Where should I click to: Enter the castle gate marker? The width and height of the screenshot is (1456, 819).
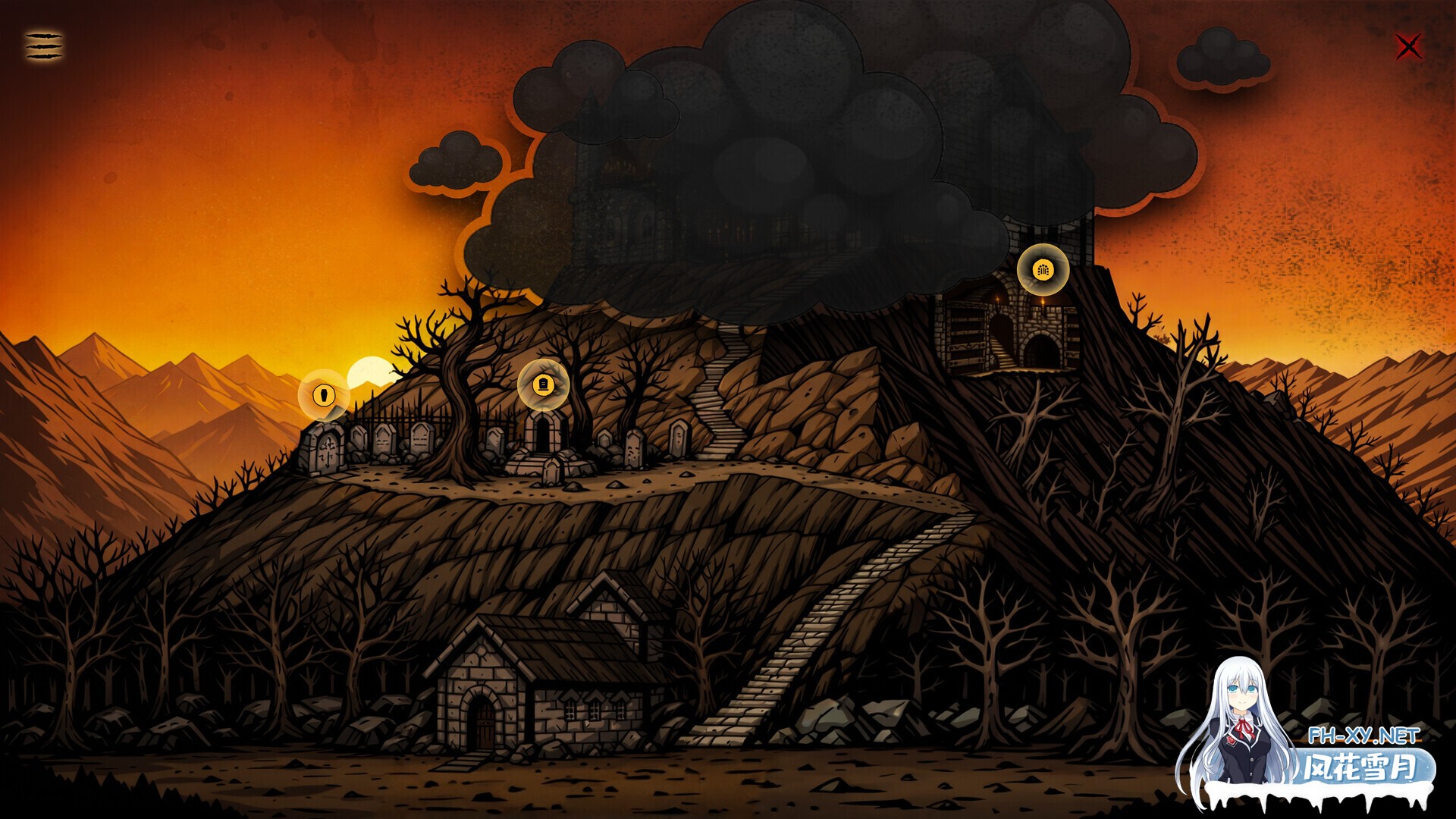pos(1043,269)
